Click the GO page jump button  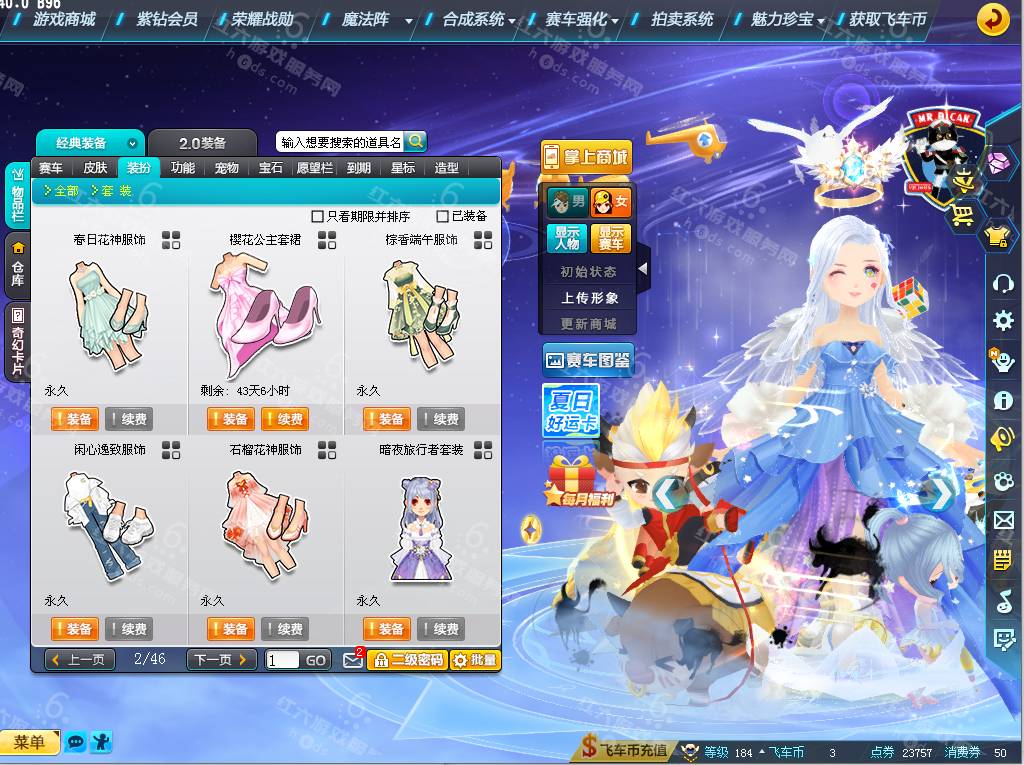tap(316, 660)
